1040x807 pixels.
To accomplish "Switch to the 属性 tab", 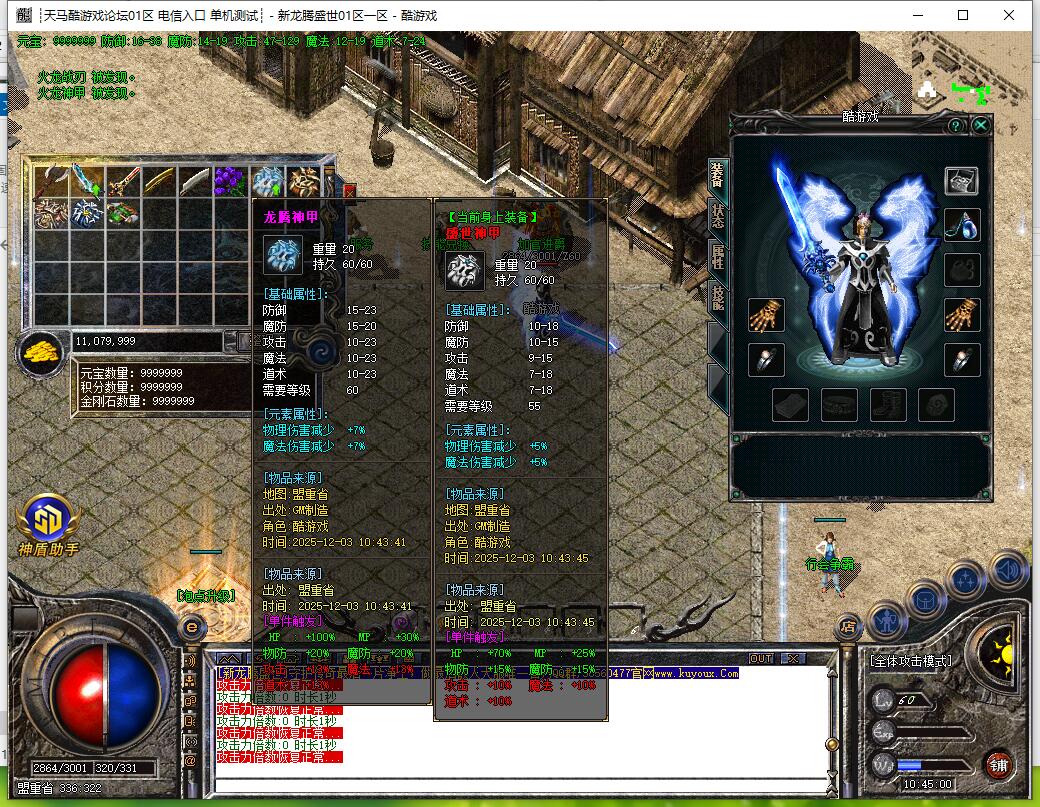I will pos(718,256).
